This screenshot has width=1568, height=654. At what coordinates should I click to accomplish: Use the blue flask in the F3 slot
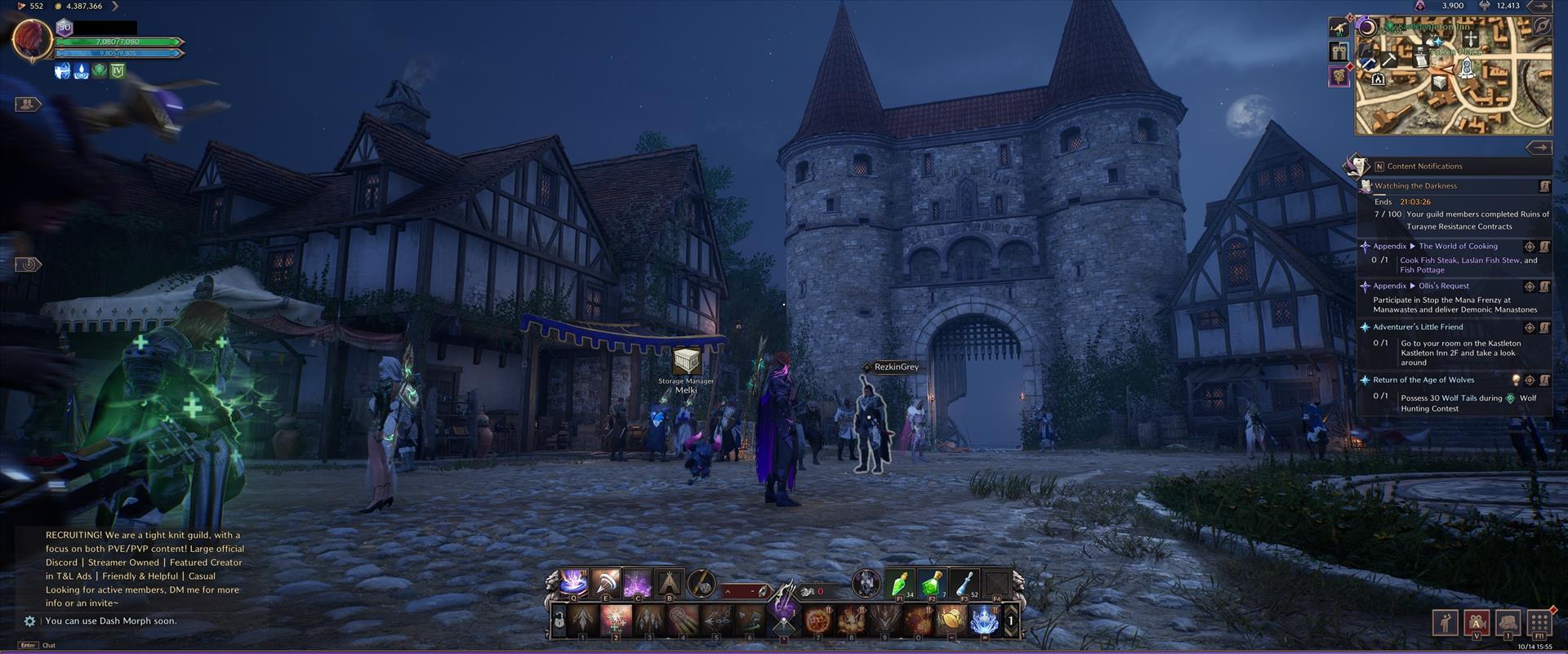coord(964,583)
